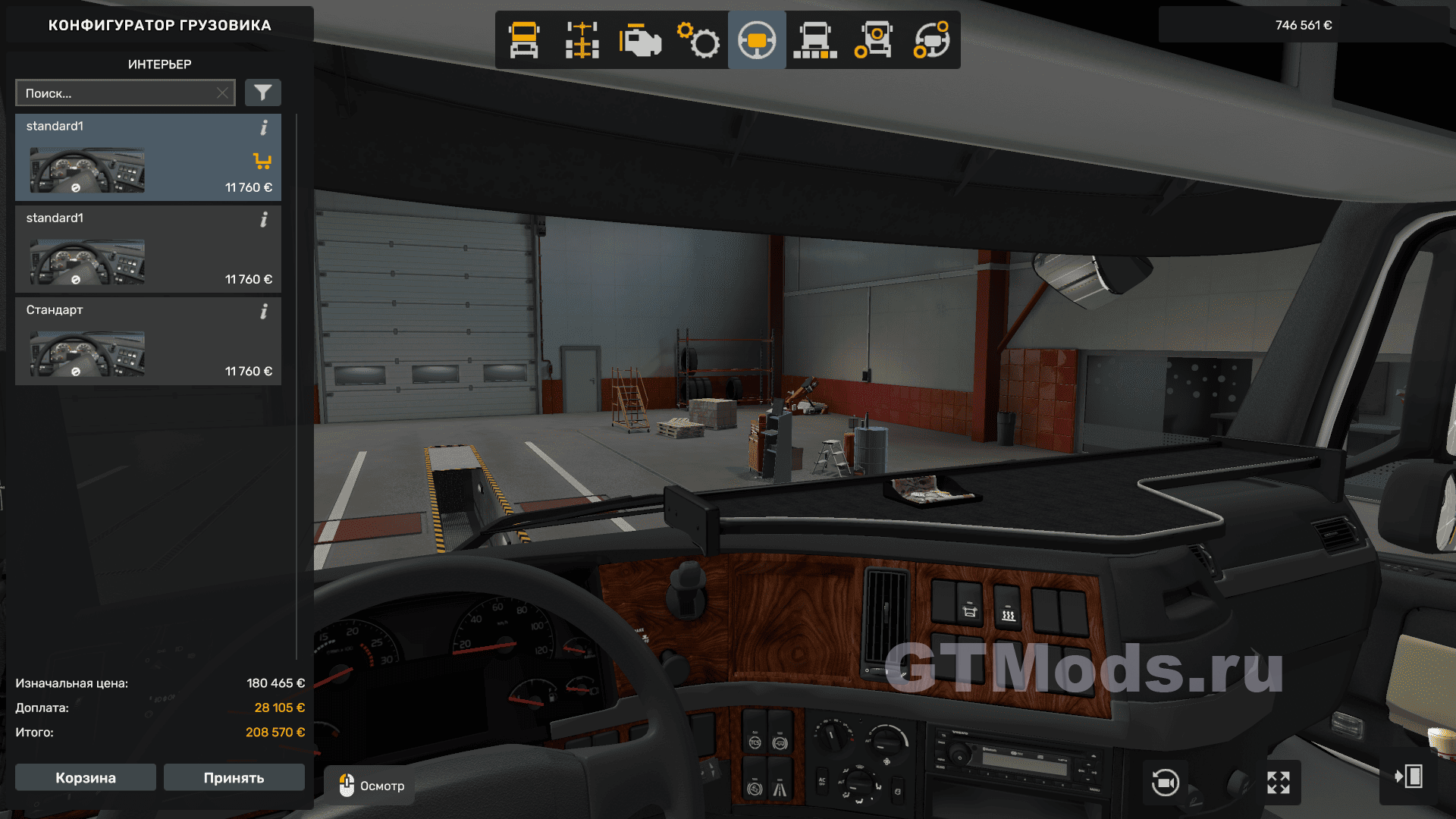Switch to the truck cabin category tab
Screen dimensions: 1456x819
524,40
